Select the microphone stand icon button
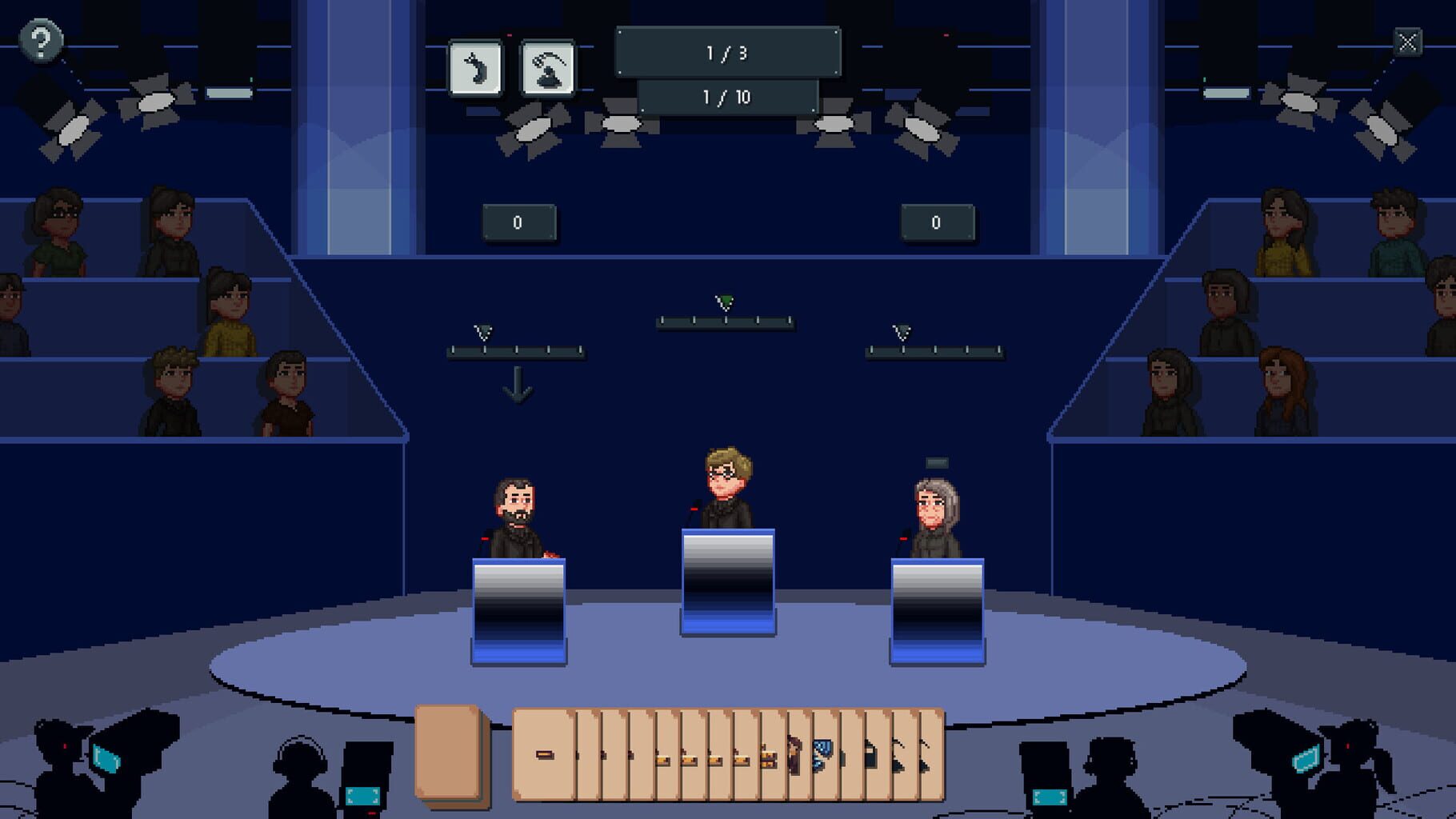 (x=548, y=66)
